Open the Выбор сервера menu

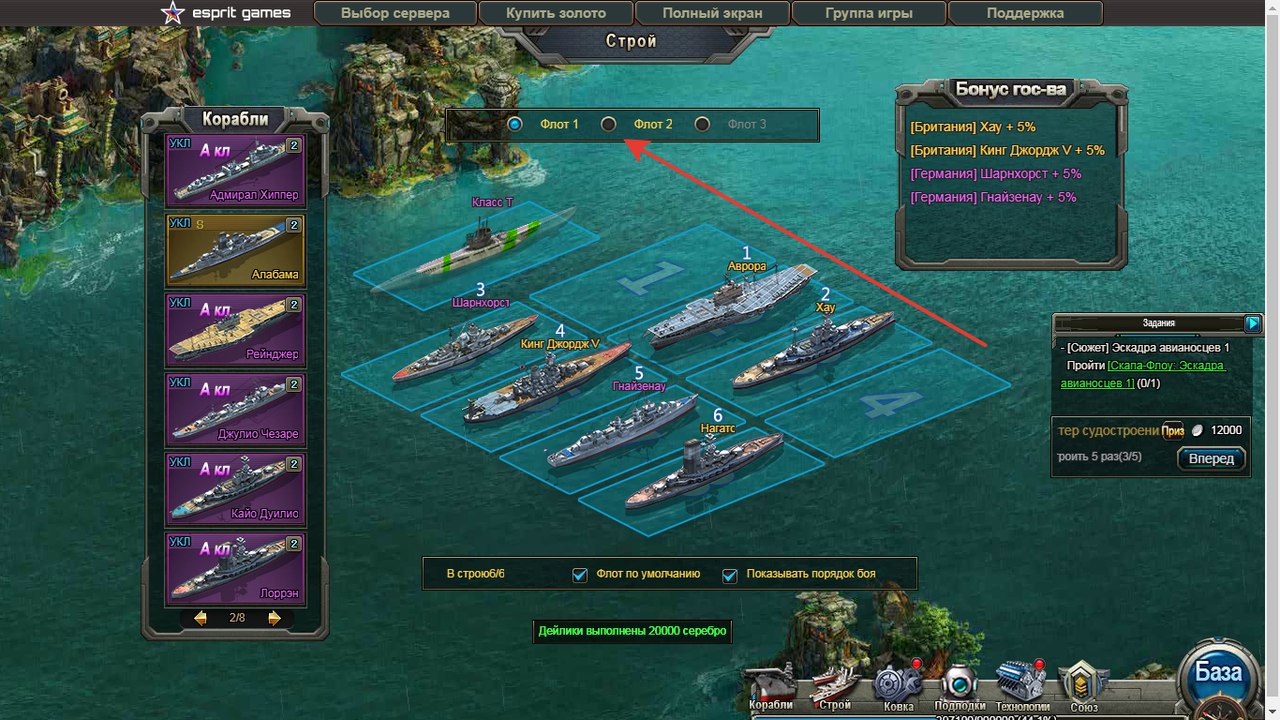point(395,14)
